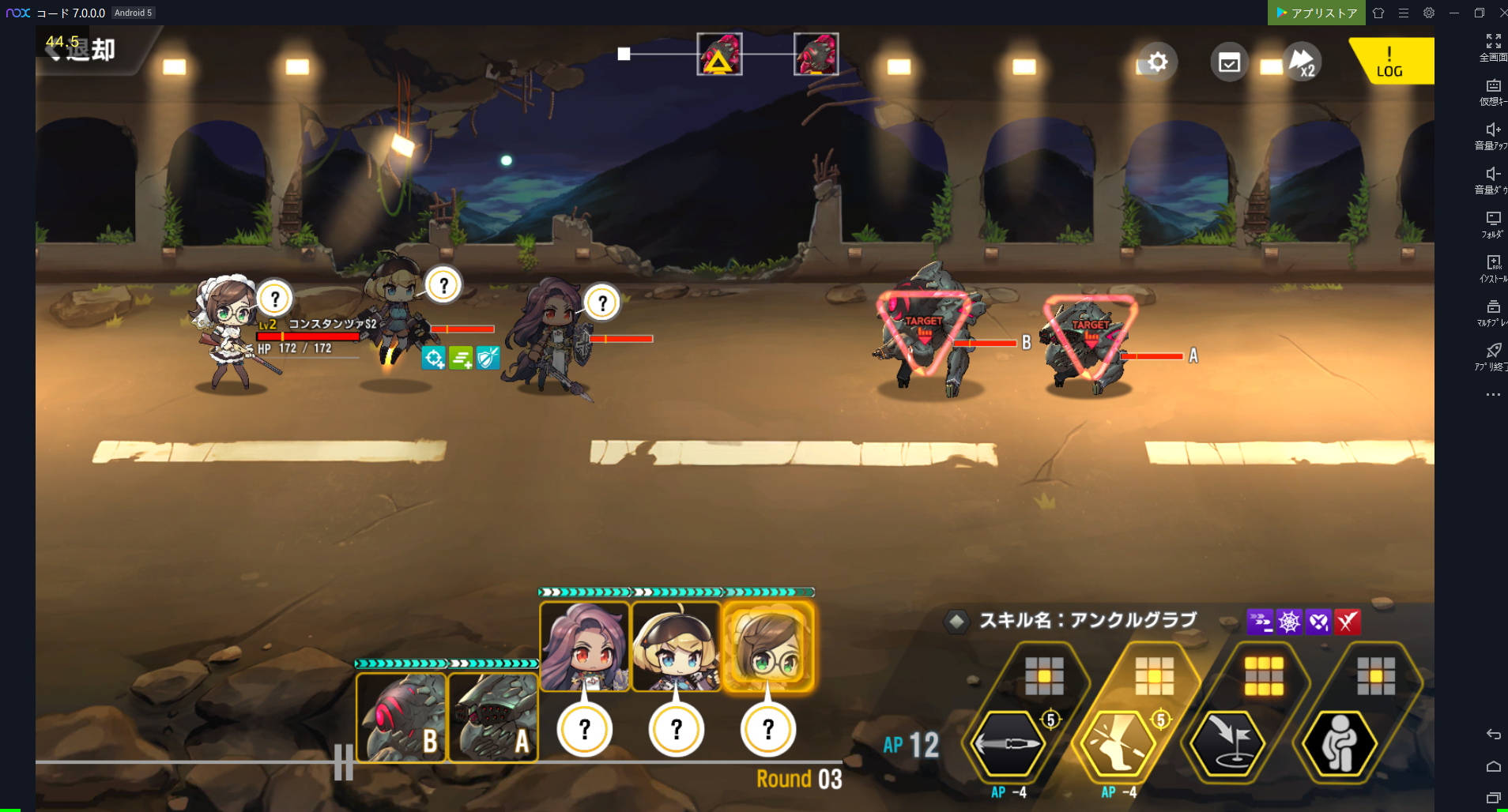This screenshot has height=812, width=1508.
Task: Select the blonde character portrait with beret
Action: click(677, 647)
